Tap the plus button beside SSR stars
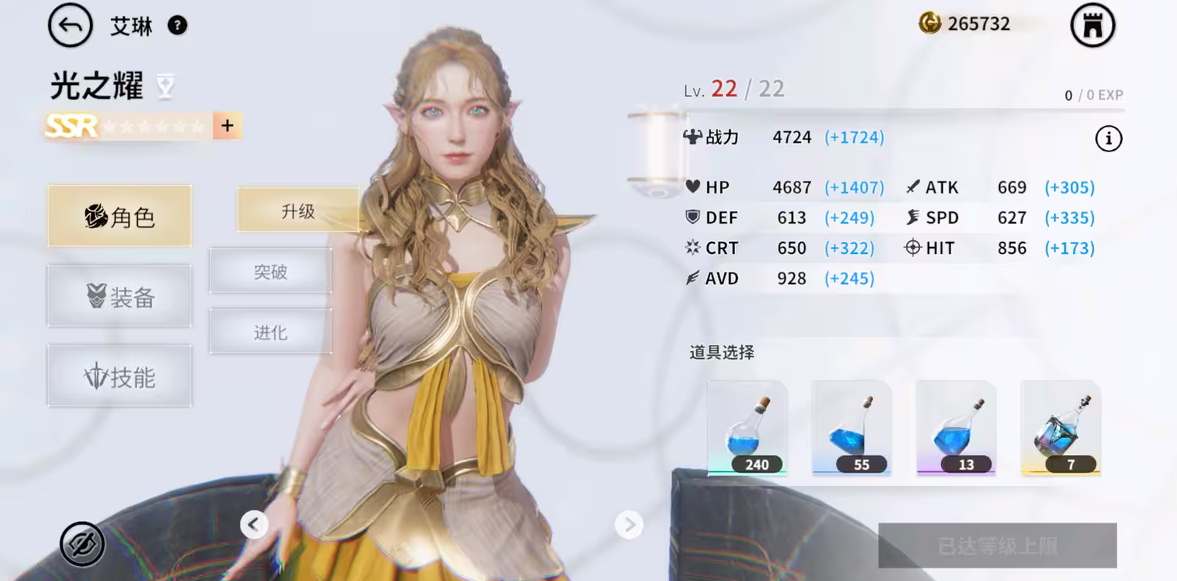 click(x=227, y=126)
